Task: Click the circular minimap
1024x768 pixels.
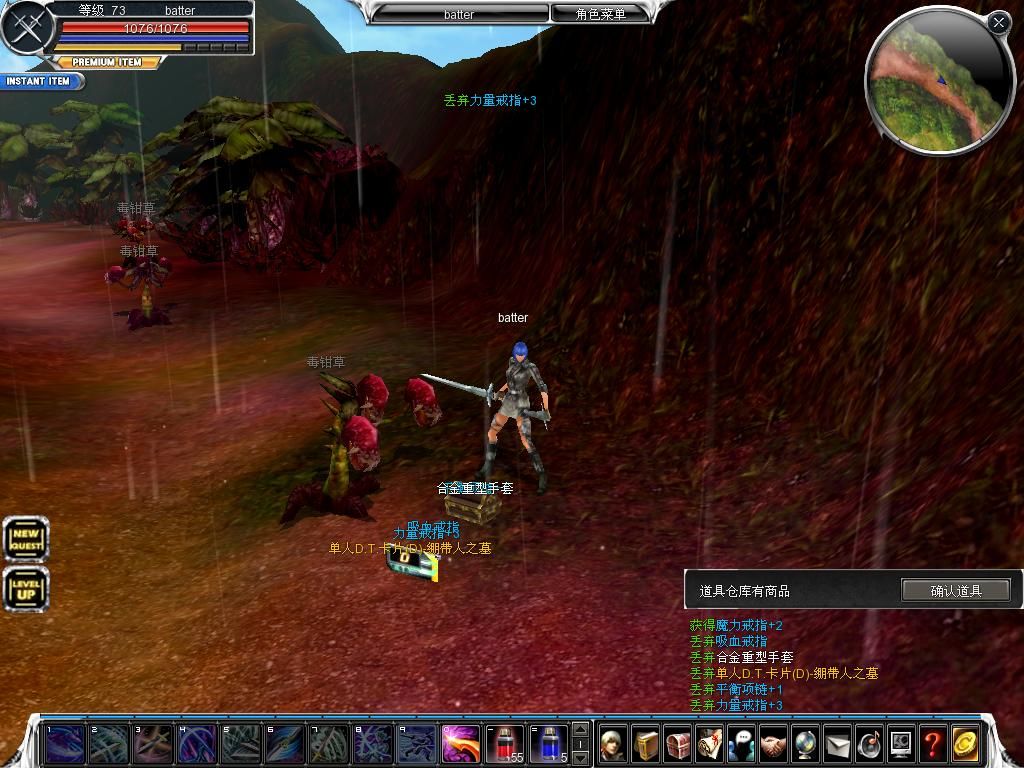Action: [x=925, y=83]
